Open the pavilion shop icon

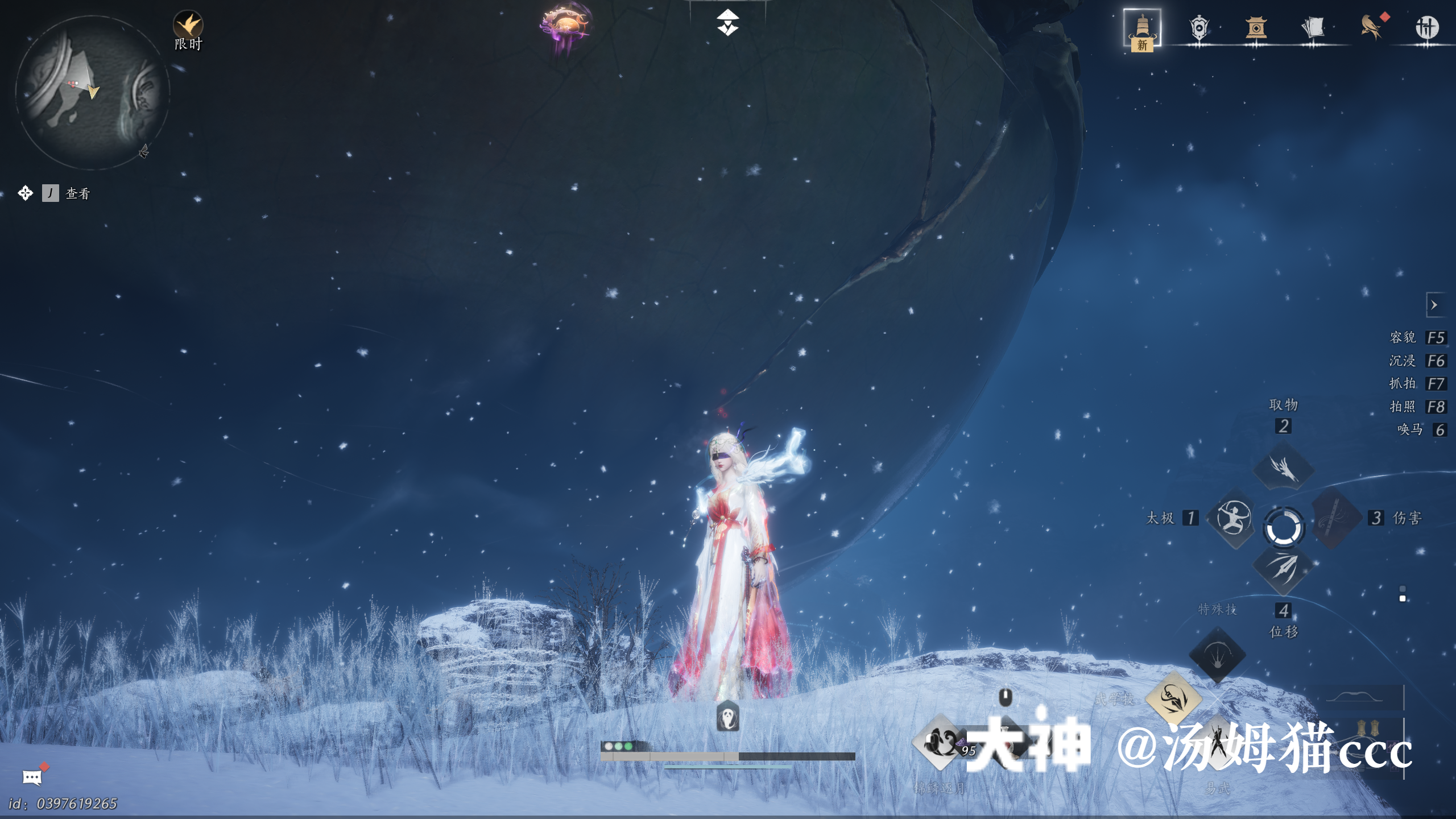[1256, 27]
